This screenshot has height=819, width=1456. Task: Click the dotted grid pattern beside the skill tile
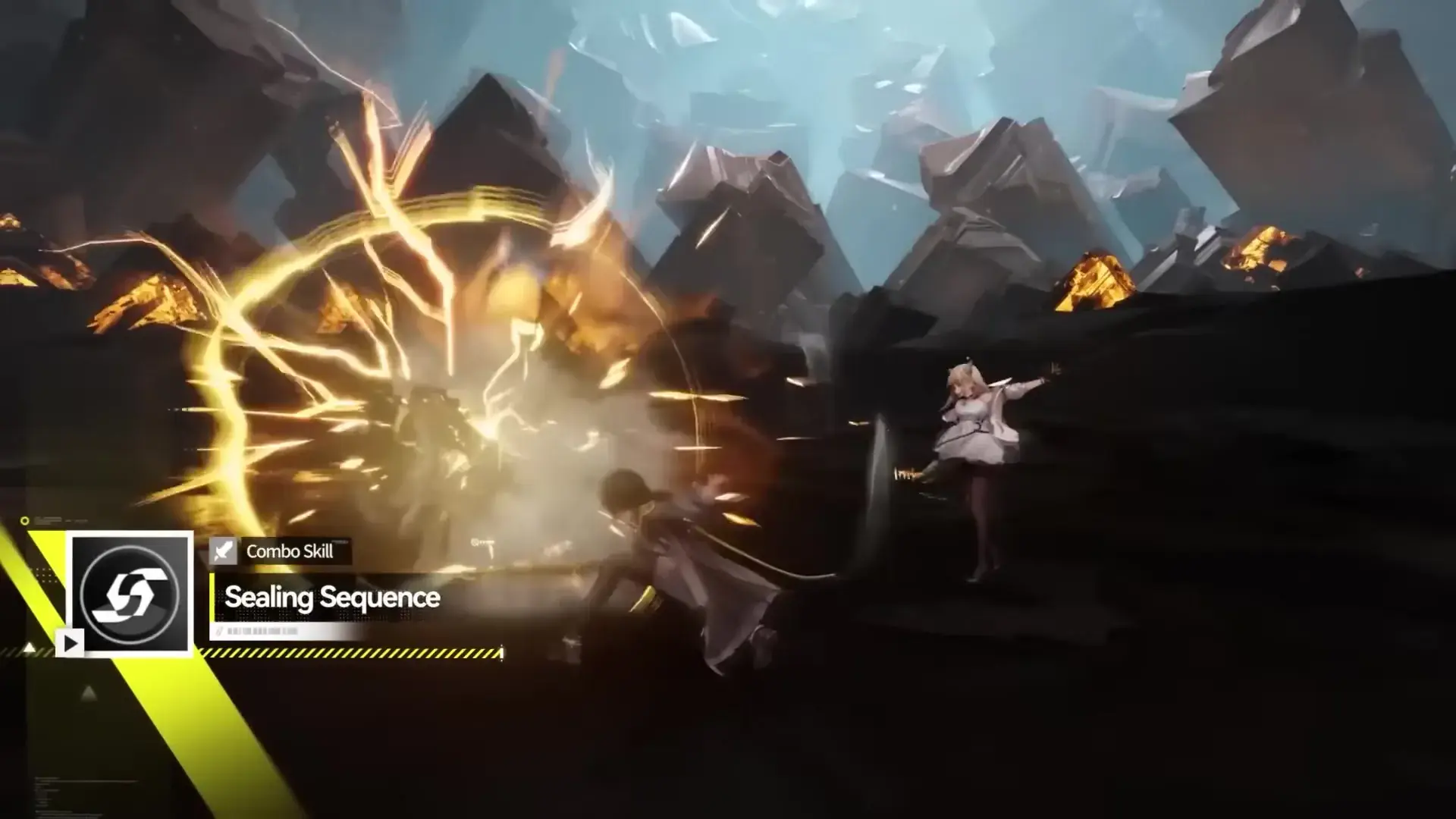[44, 576]
